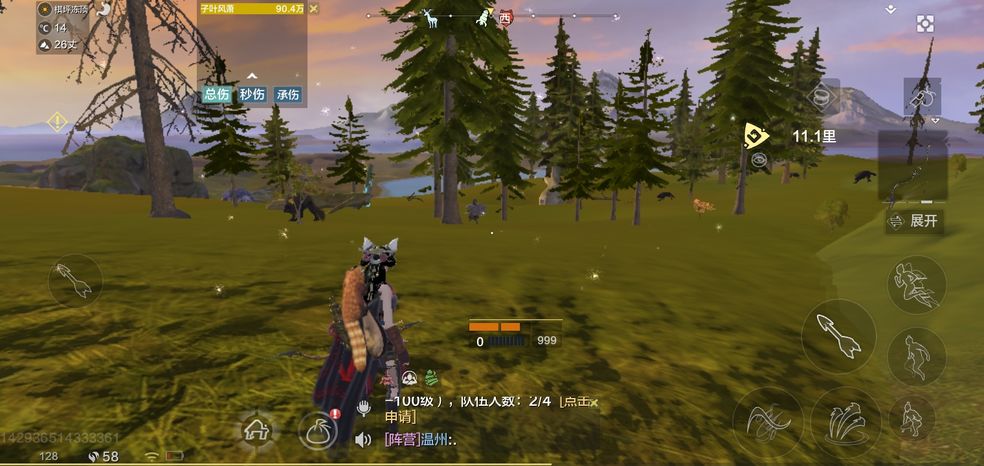Select the bow weapon slot

(912, 166)
